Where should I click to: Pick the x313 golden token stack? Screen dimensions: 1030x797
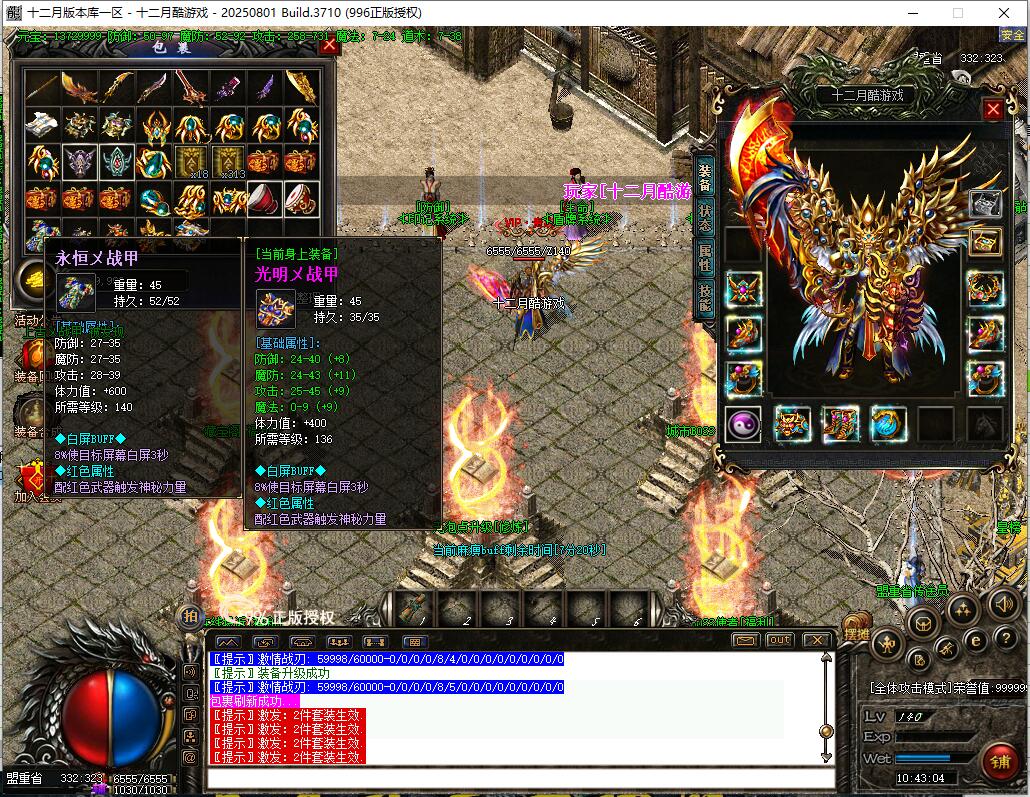227,161
